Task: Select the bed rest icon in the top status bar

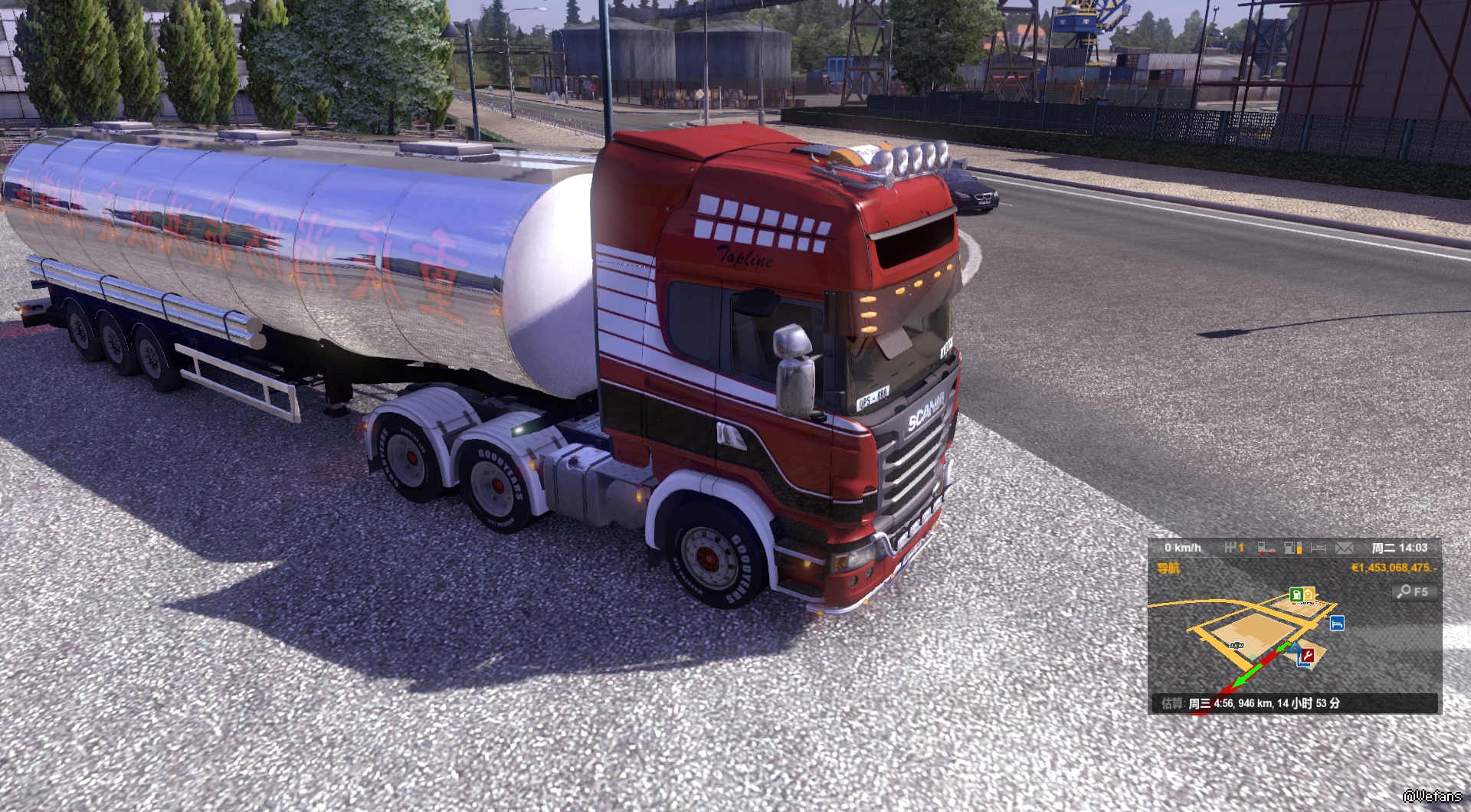Action: (1319, 548)
